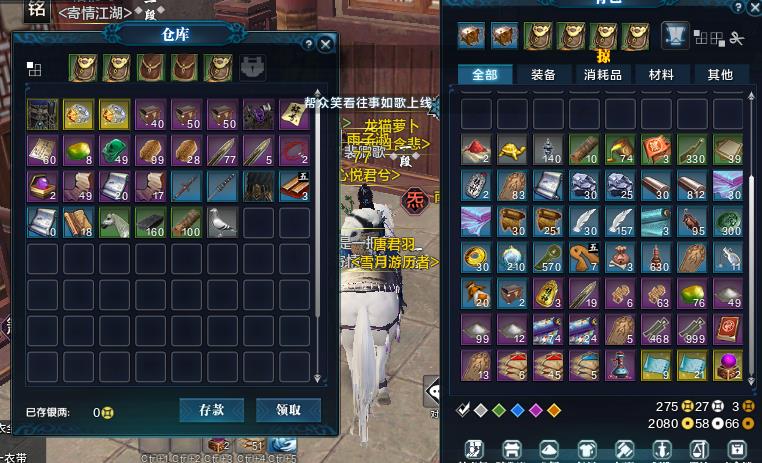This screenshot has height=463, width=762.
Task: Toggle the purple quality filter diamond
Action: pyautogui.click(x=536, y=410)
